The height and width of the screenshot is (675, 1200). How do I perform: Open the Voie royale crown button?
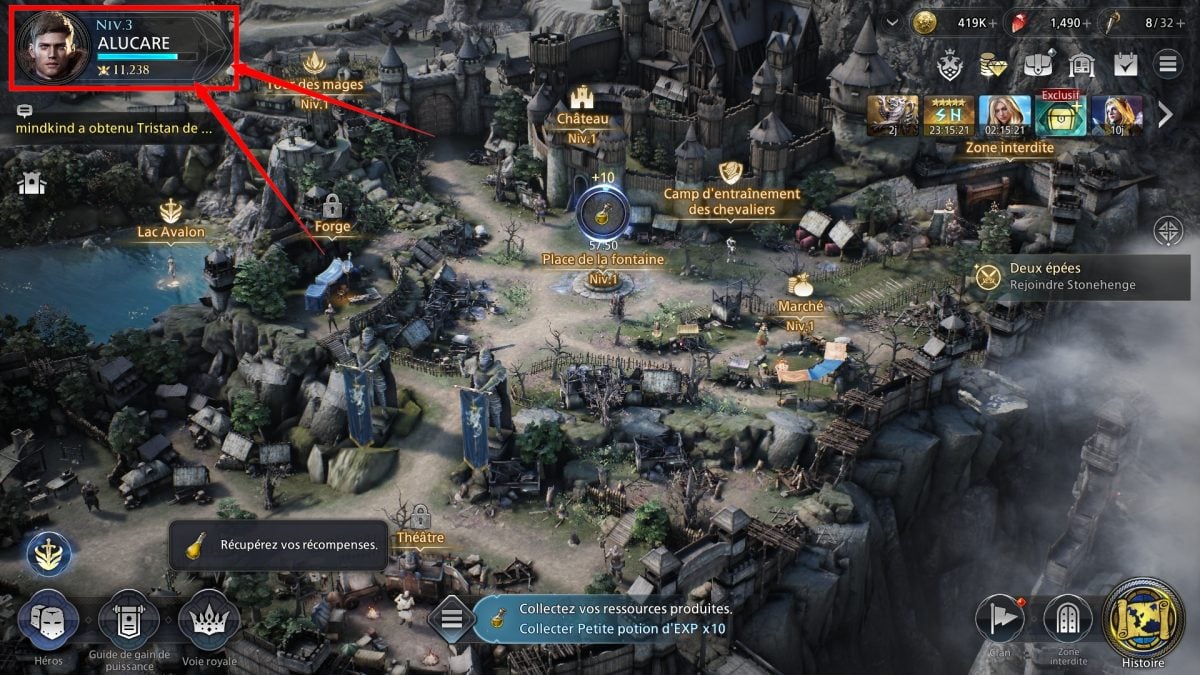coord(209,622)
